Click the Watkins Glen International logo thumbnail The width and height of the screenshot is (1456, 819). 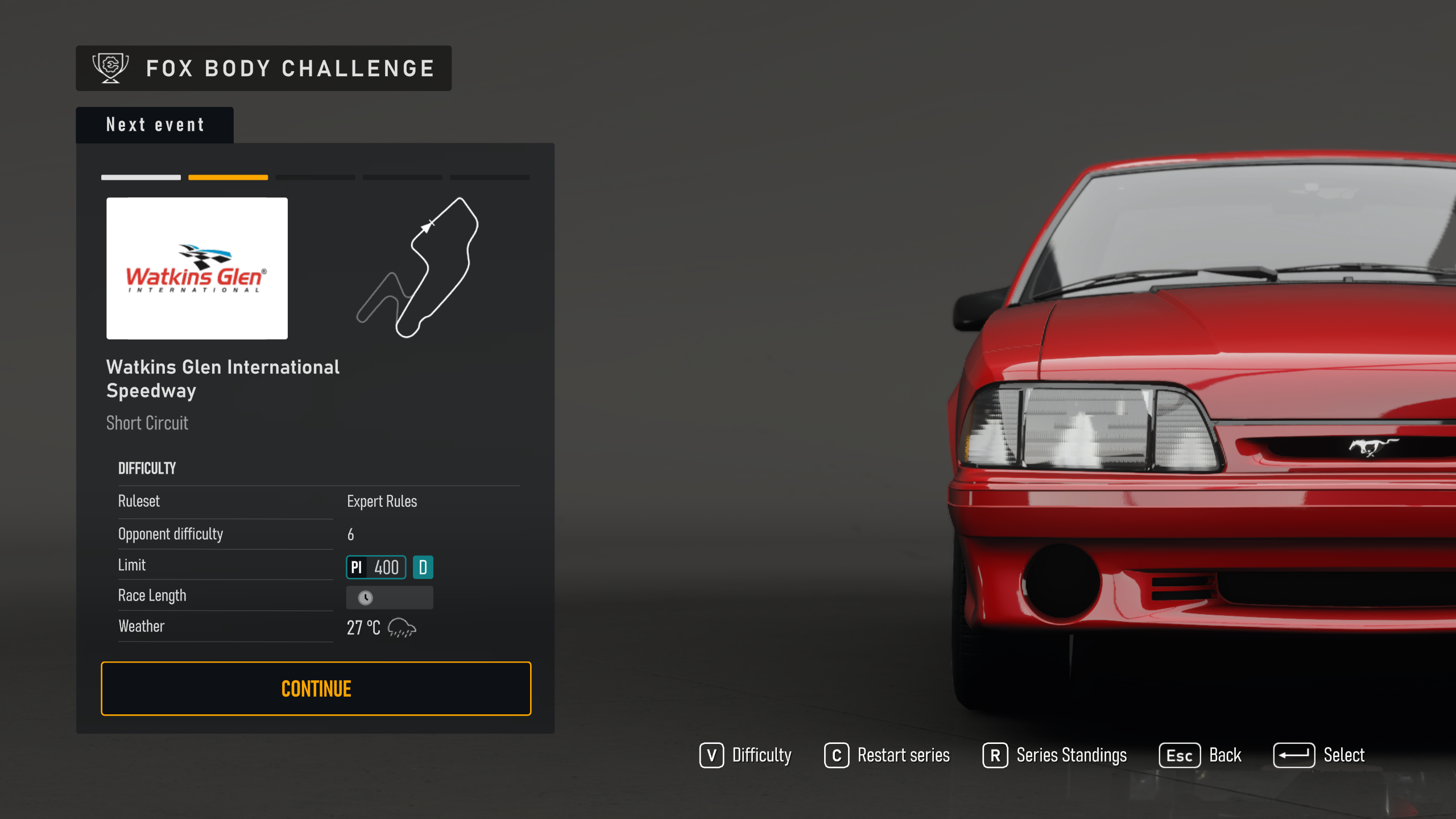pyautogui.click(x=197, y=268)
